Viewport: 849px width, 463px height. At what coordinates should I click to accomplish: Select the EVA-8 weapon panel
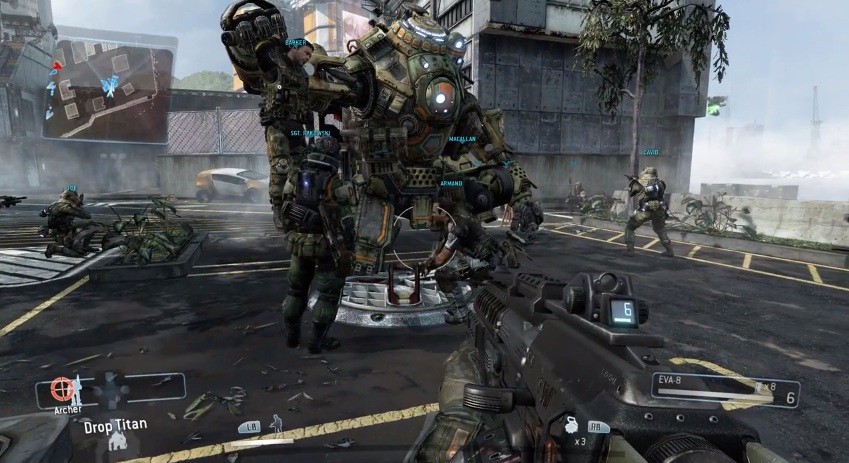point(725,391)
